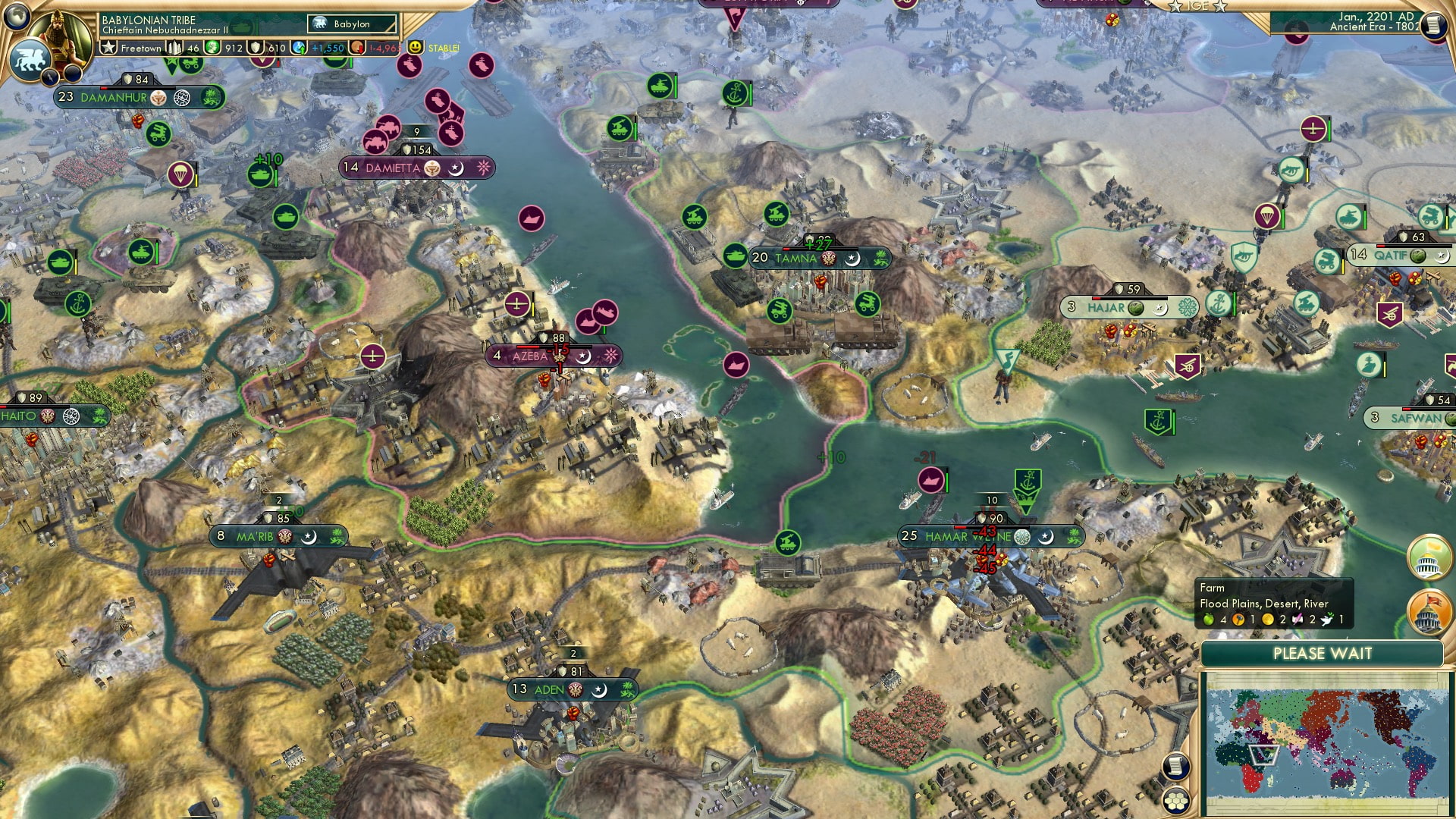The image size is (1456, 819).
Task: Click the science icon showing 912
Action: 212,48
